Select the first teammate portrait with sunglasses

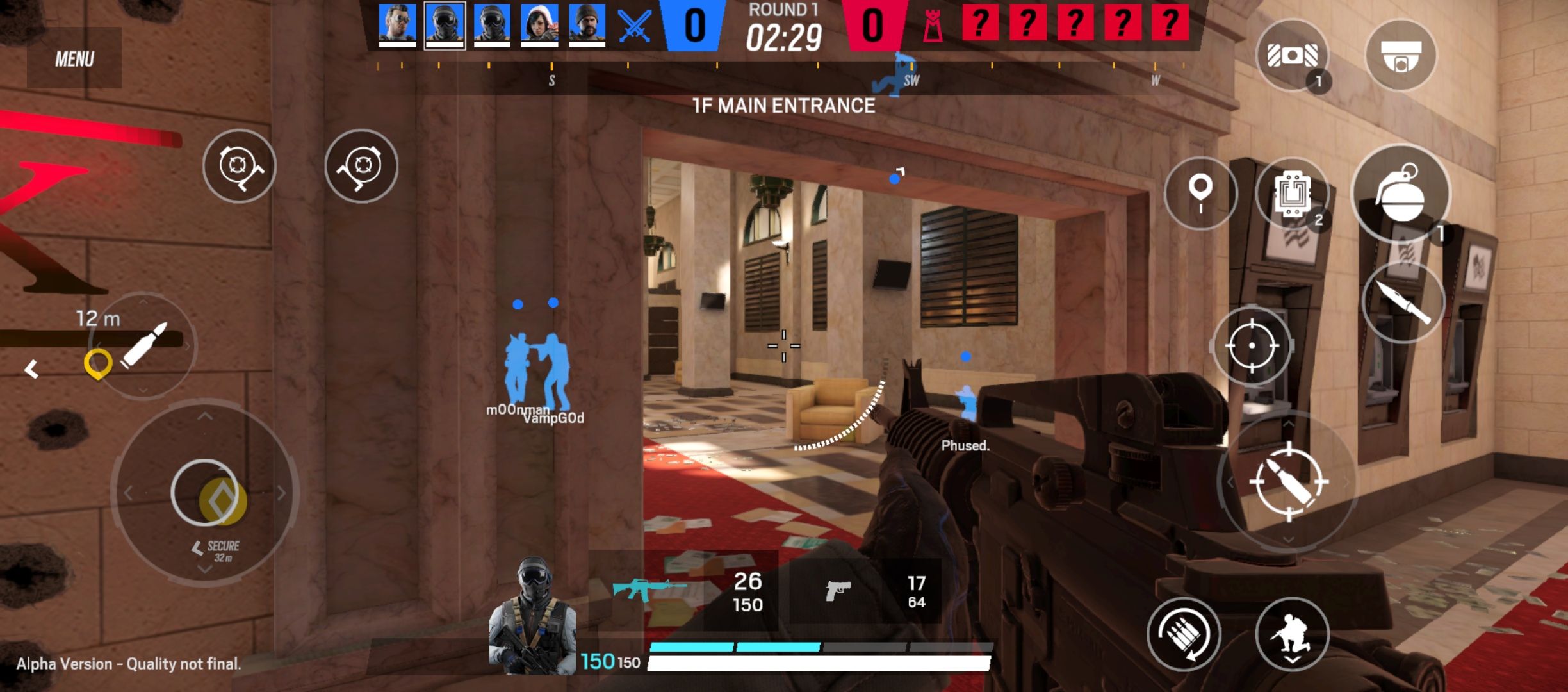click(397, 24)
